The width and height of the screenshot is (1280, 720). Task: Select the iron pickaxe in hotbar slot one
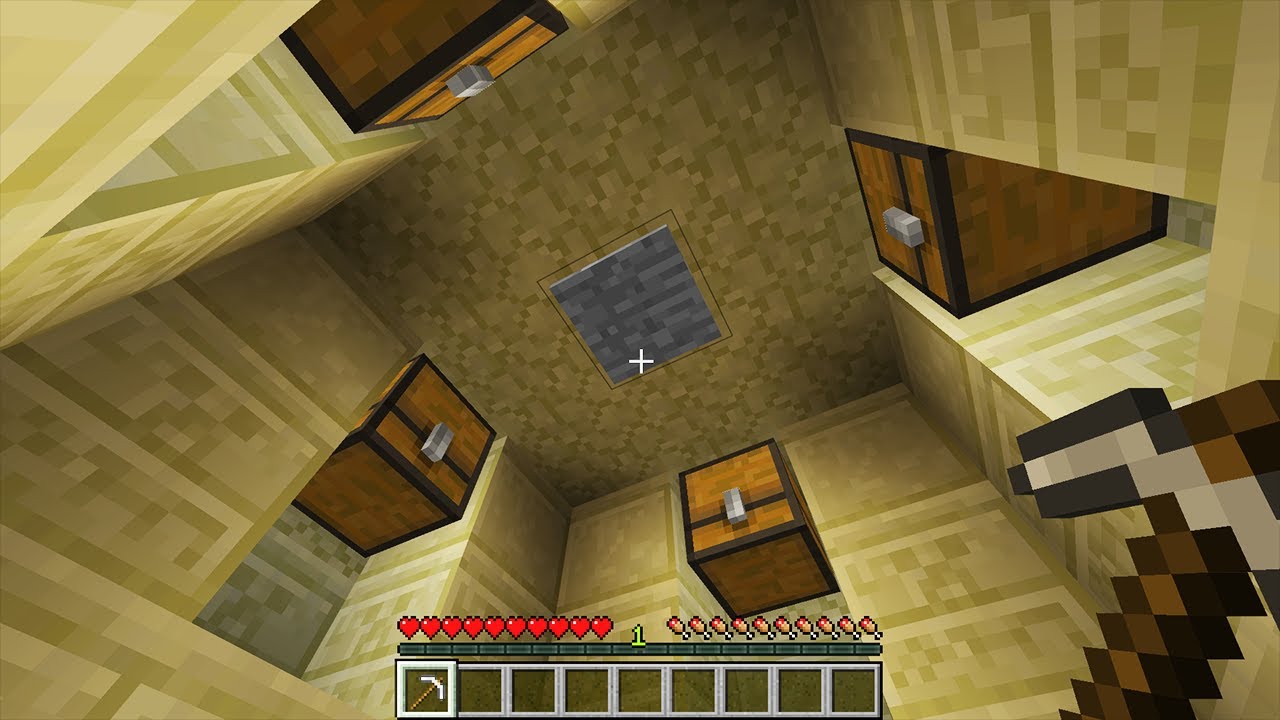pos(428,688)
